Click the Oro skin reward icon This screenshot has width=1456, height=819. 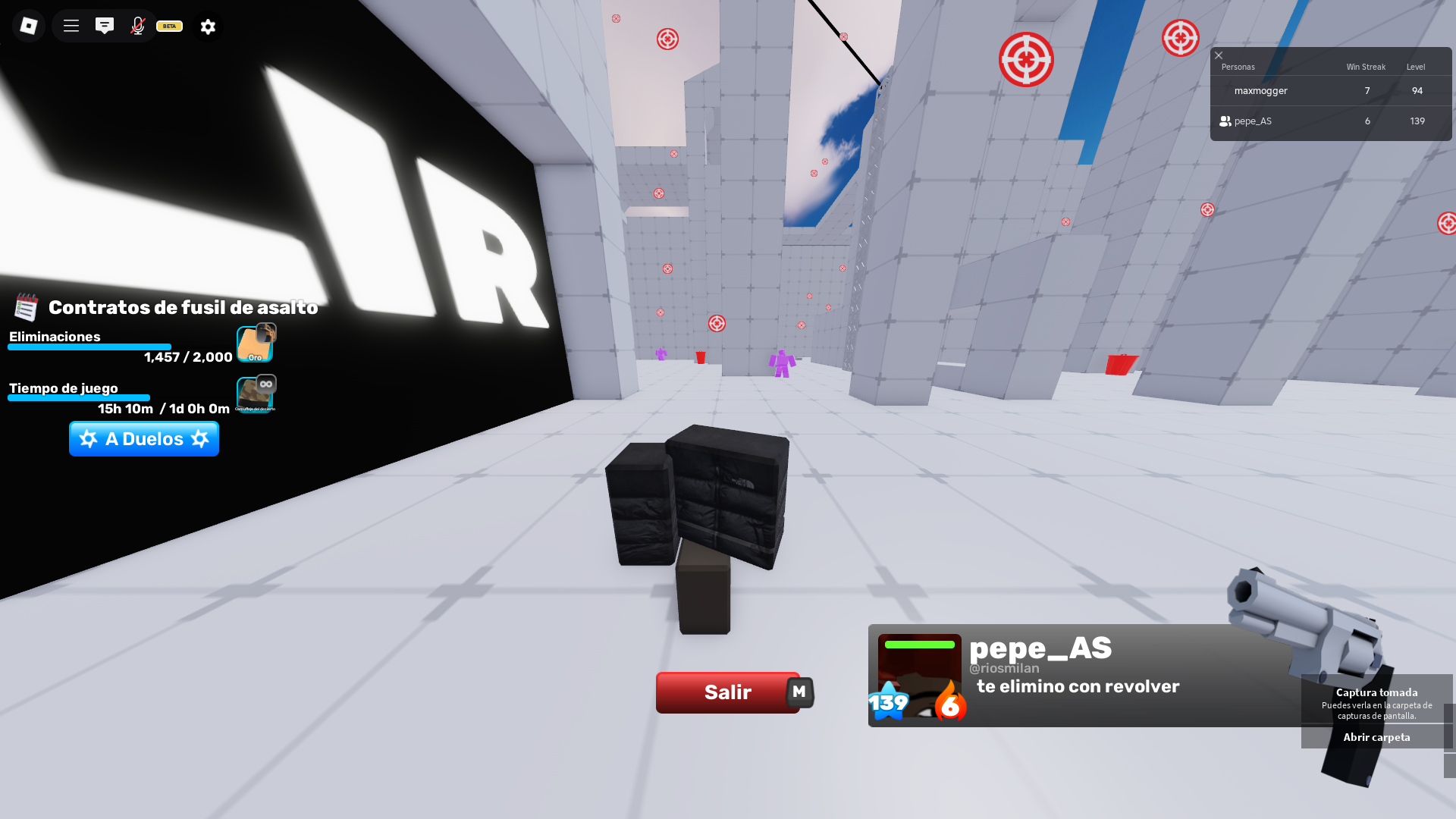pyautogui.click(x=255, y=342)
